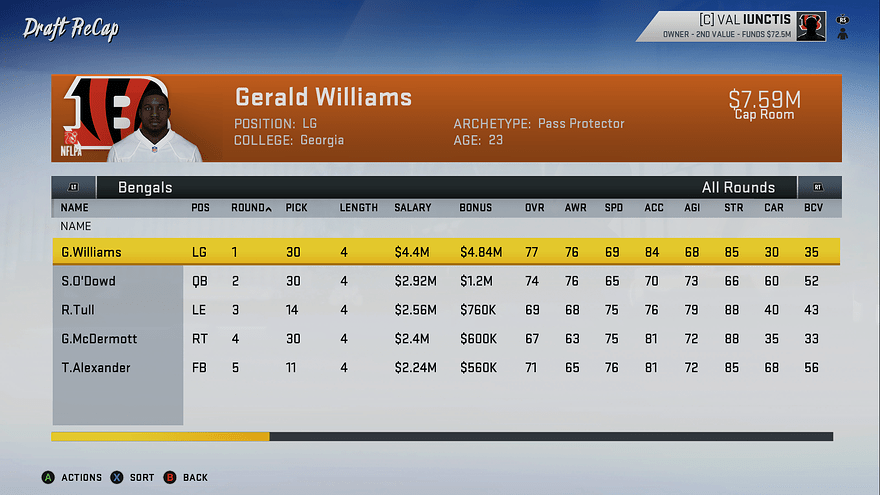Viewport: 880px width, 495px height.
Task: Change the All Rounds filter
Action: 738,187
